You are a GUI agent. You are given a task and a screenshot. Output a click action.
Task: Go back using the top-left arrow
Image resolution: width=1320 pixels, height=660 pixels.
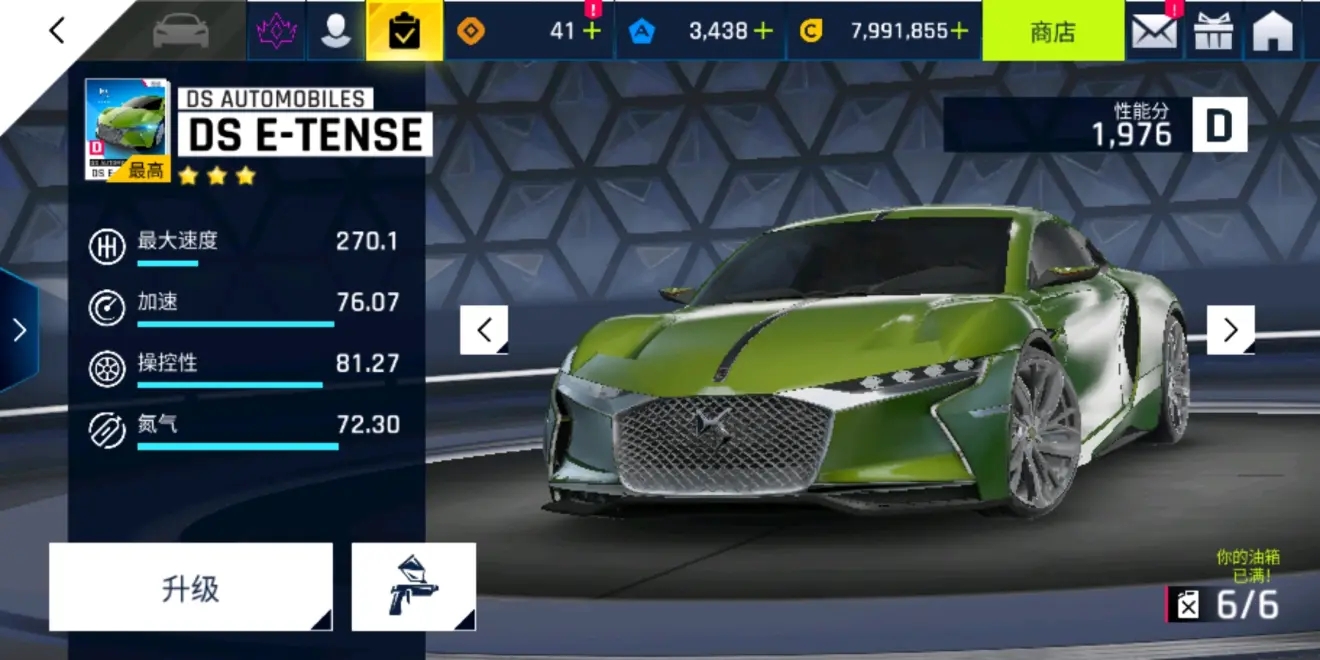pos(56,31)
